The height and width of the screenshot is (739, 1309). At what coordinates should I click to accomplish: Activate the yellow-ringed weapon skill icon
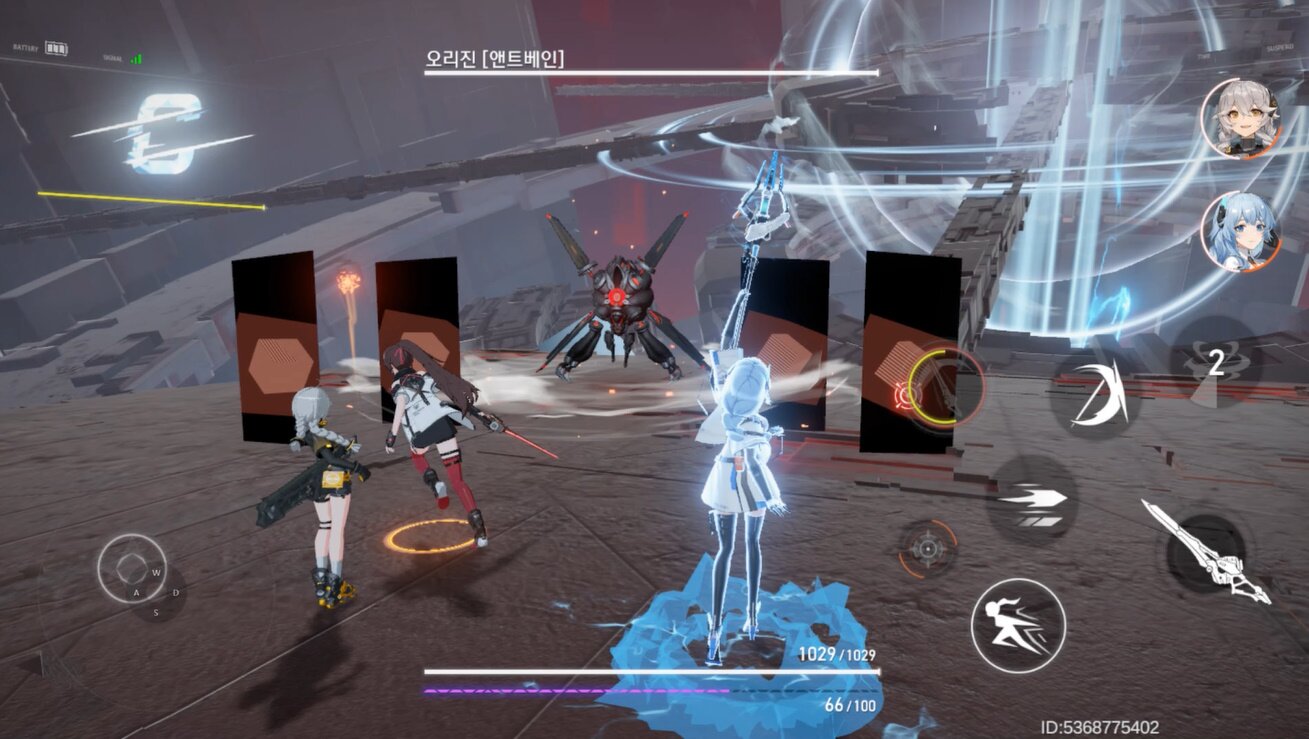pyautogui.click(x=944, y=387)
